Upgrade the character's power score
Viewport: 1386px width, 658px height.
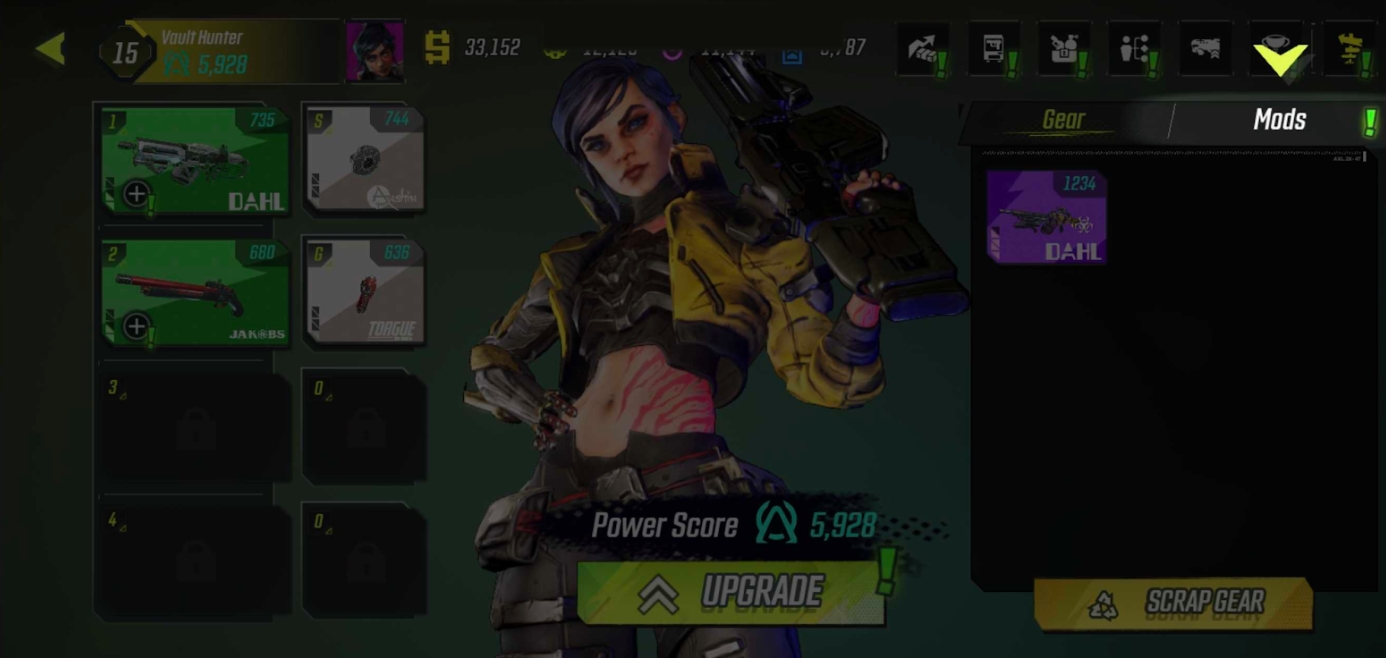(731, 593)
